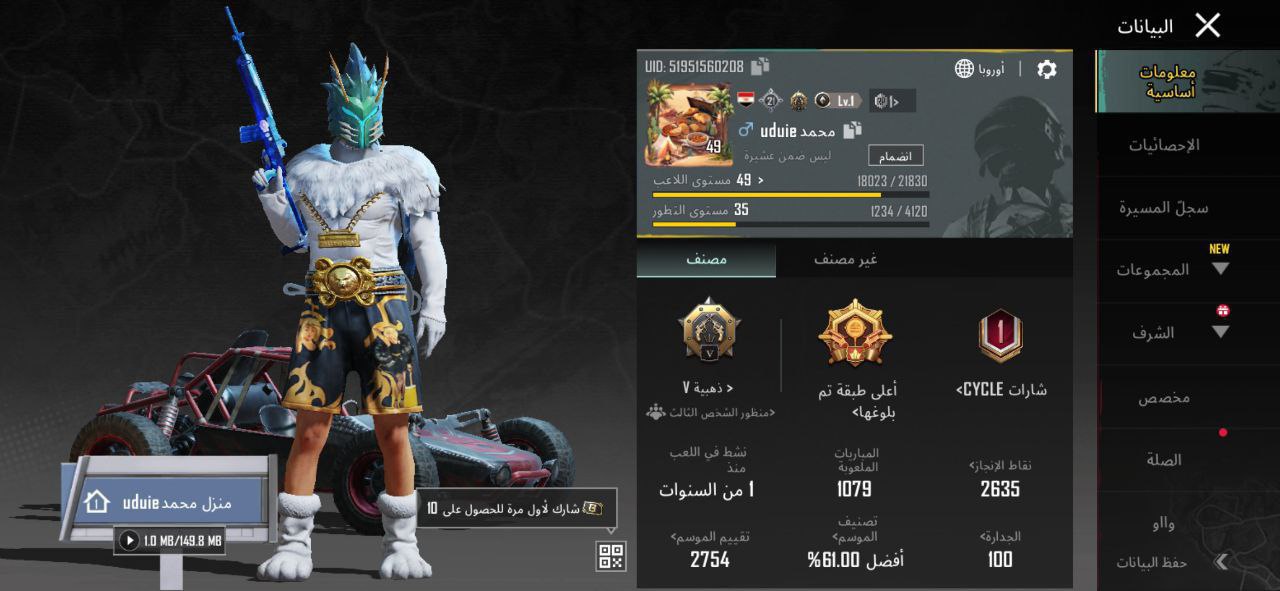Viewport: 1280px width, 591px height.
Task: Click the انضمام join clan button
Action: tap(895, 157)
